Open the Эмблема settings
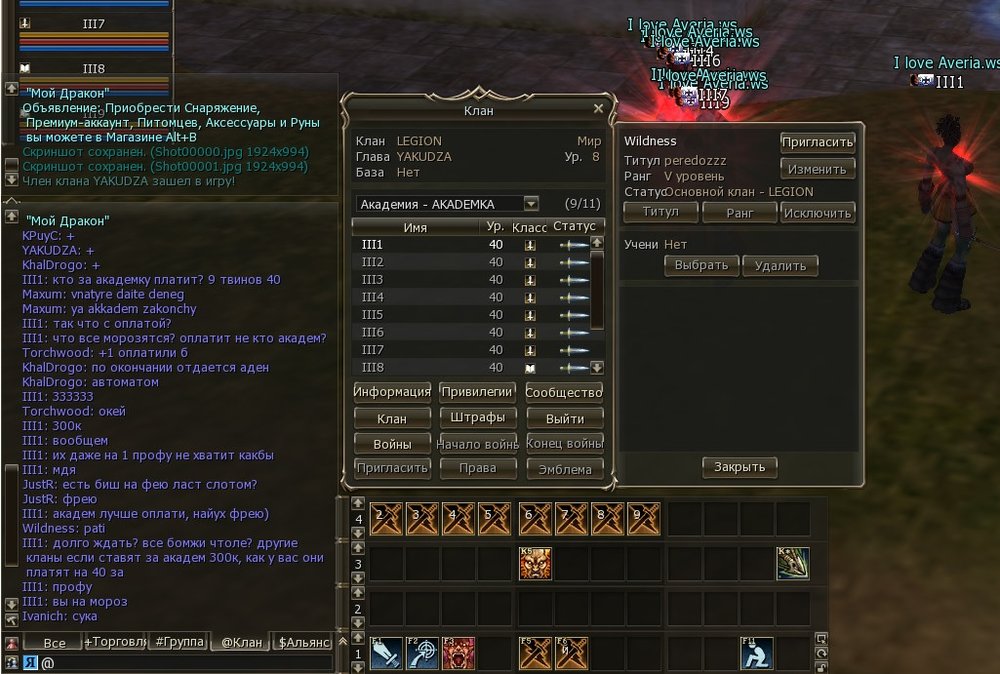Viewport: 1000px width, 674px height. 564,468
